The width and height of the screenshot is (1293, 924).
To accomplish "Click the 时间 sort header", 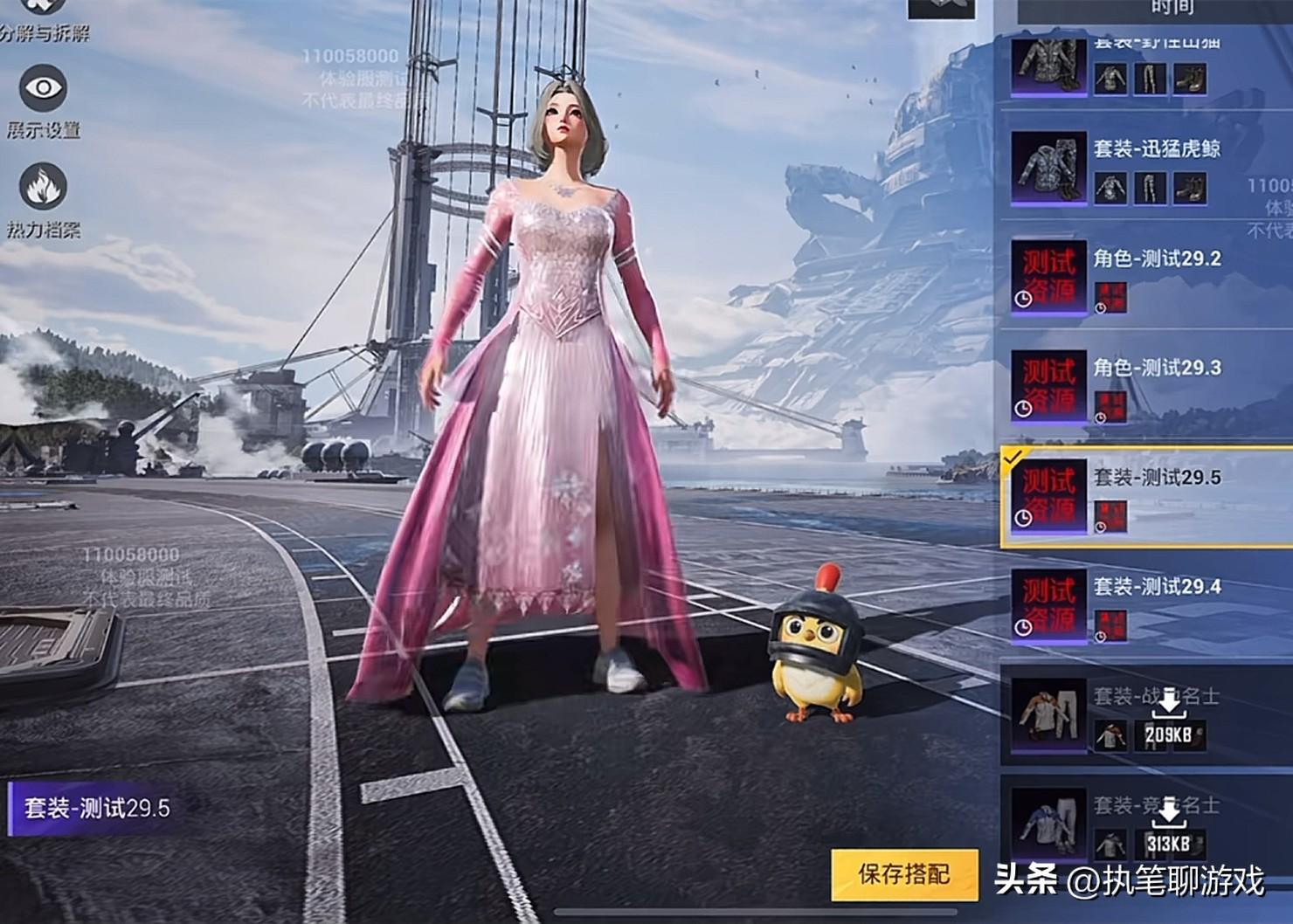I will point(1172,9).
